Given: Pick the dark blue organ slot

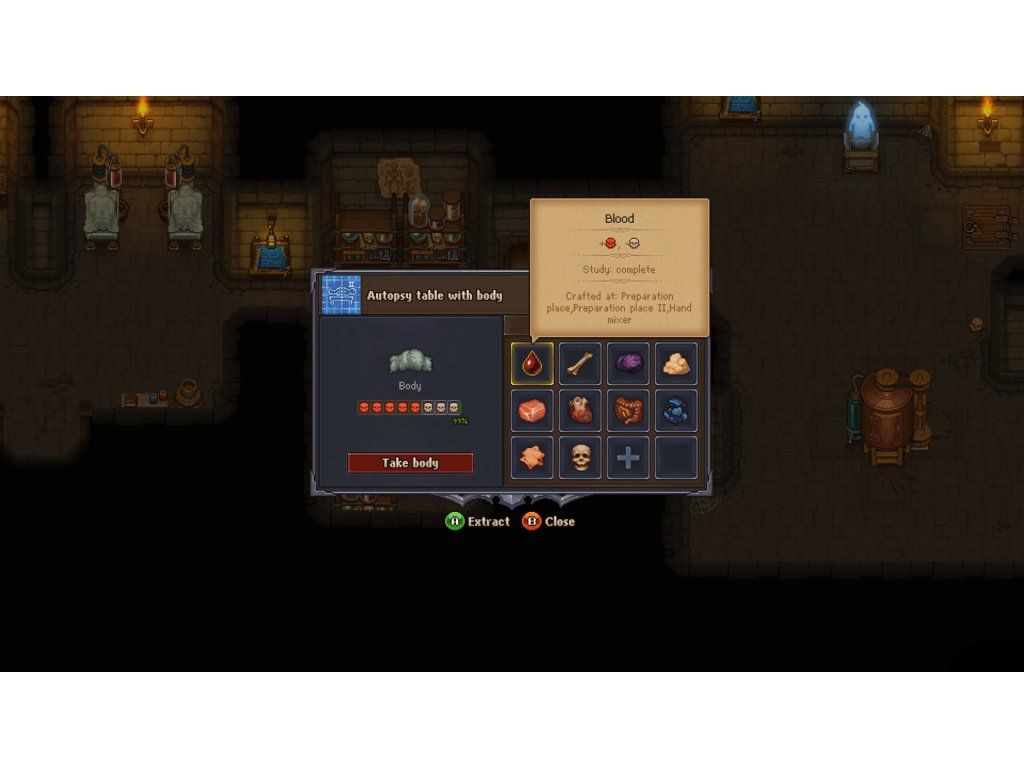Looking at the screenshot, I should (x=676, y=411).
